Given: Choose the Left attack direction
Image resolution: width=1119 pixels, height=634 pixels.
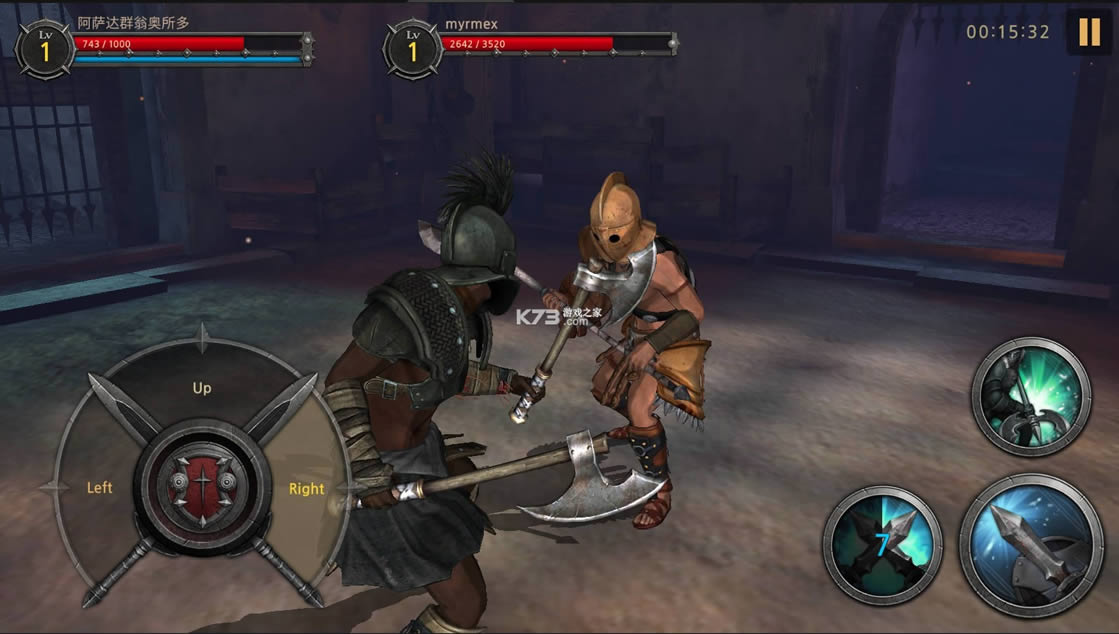Looking at the screenshot, I should click(x=100, y=488).
